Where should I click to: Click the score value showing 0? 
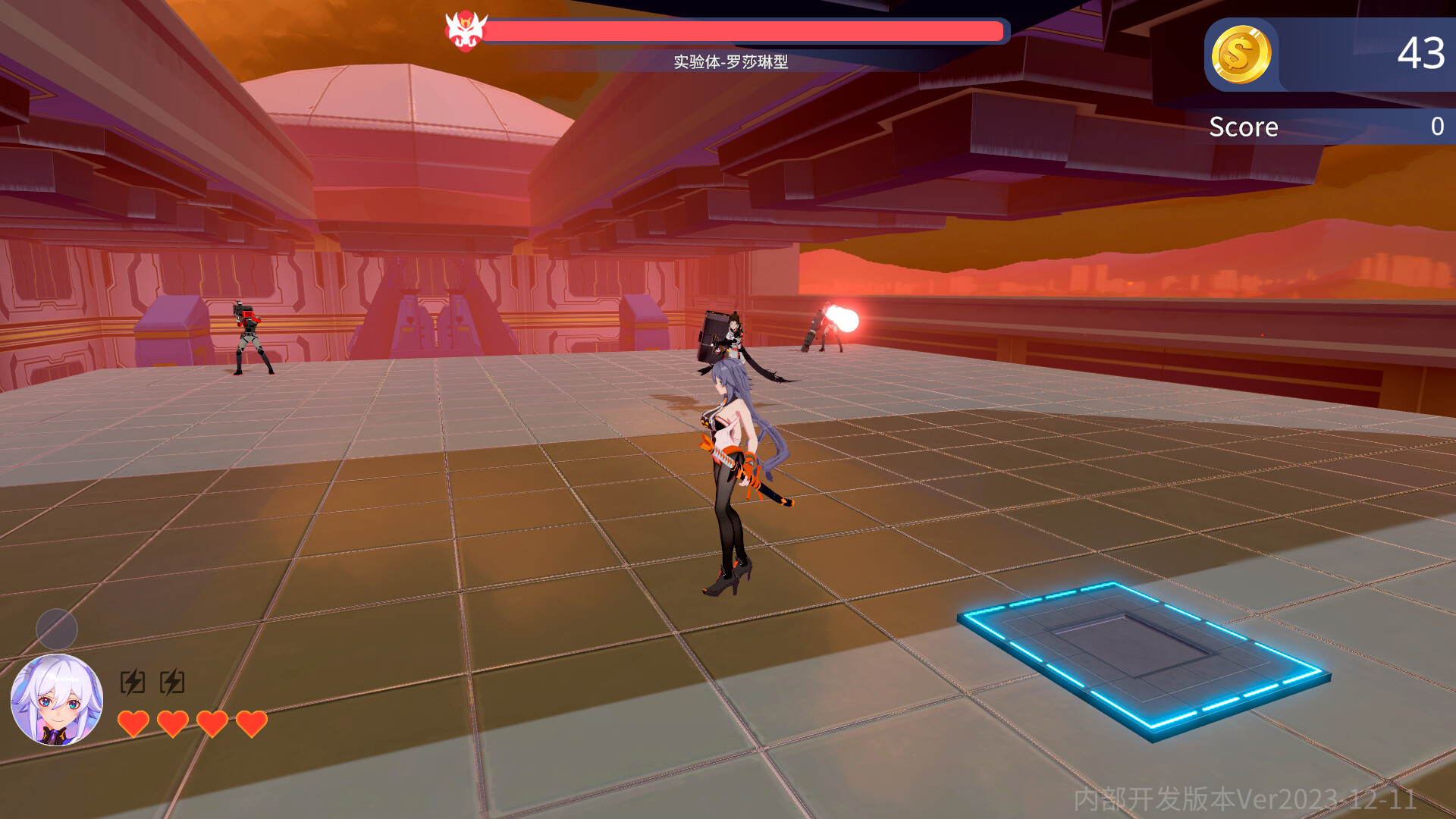pyautogui.click(x=1439, y=127)
